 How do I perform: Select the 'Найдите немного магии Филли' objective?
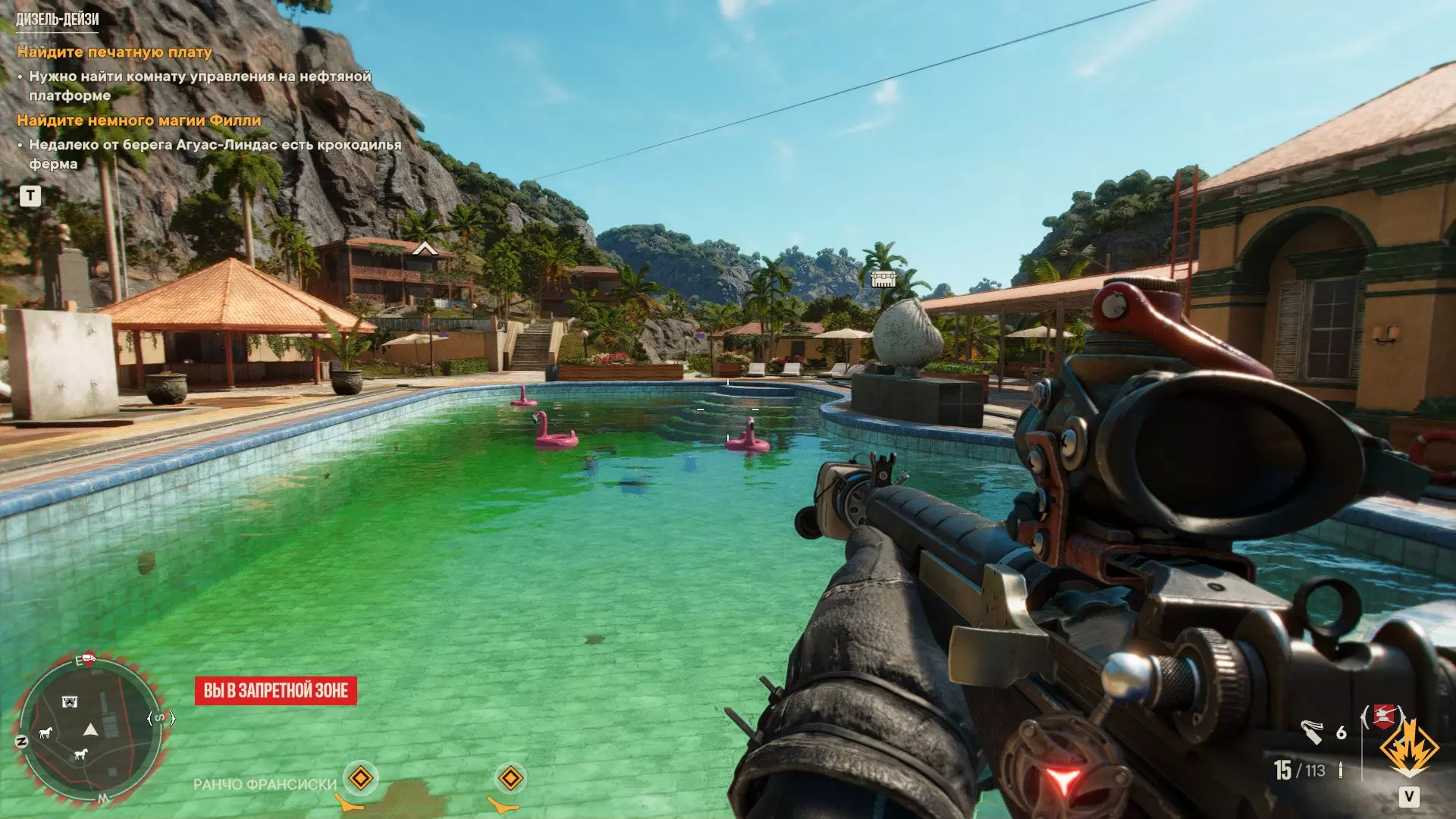pyautogui.click(x=139, y=121)
